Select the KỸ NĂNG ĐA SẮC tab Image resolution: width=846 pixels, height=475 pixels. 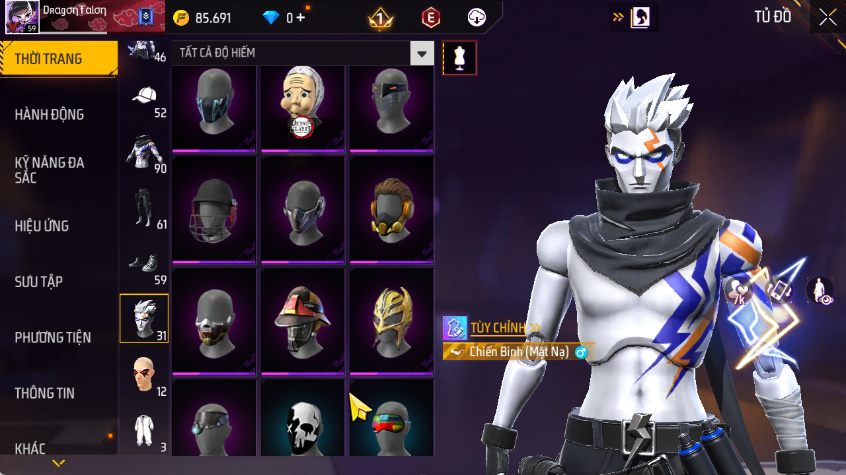tap(50, 169)
